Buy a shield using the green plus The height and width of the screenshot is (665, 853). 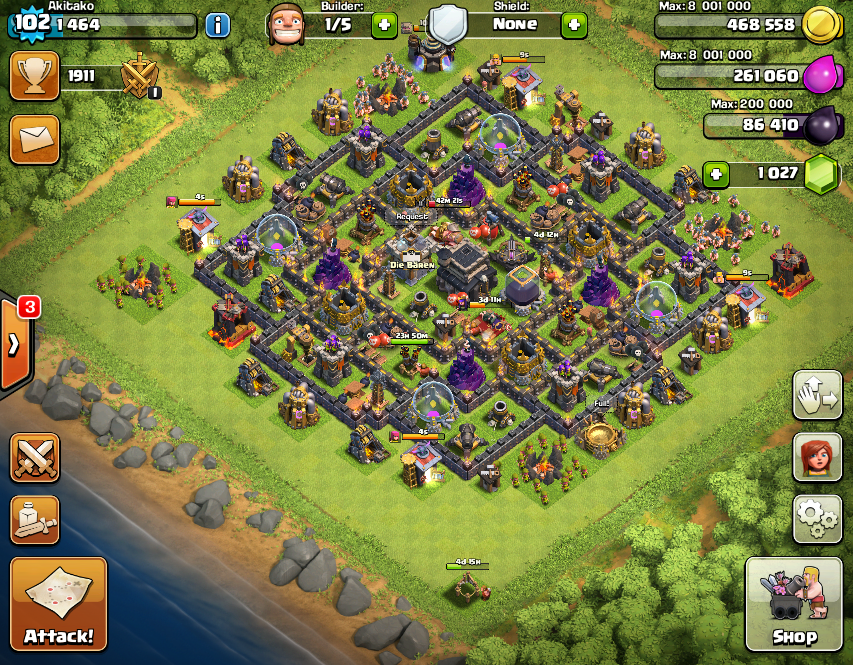click(573, 25)
